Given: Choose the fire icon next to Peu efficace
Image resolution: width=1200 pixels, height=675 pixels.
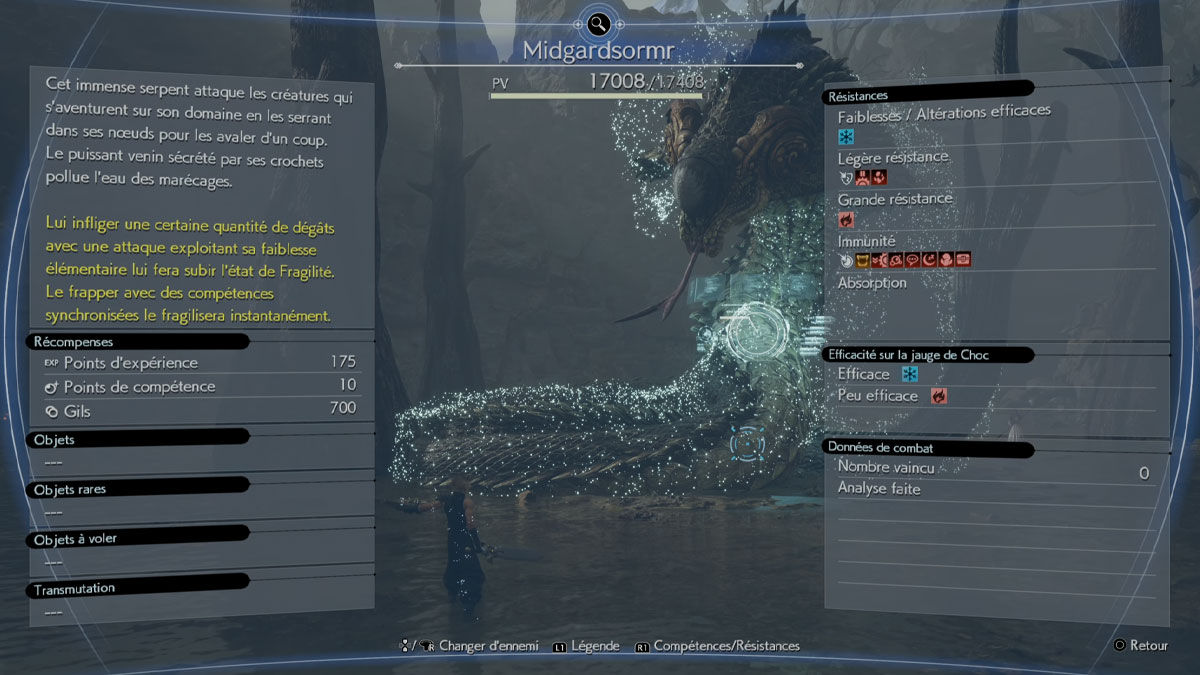Looking at the screenshot, I should tap(938, 396).
